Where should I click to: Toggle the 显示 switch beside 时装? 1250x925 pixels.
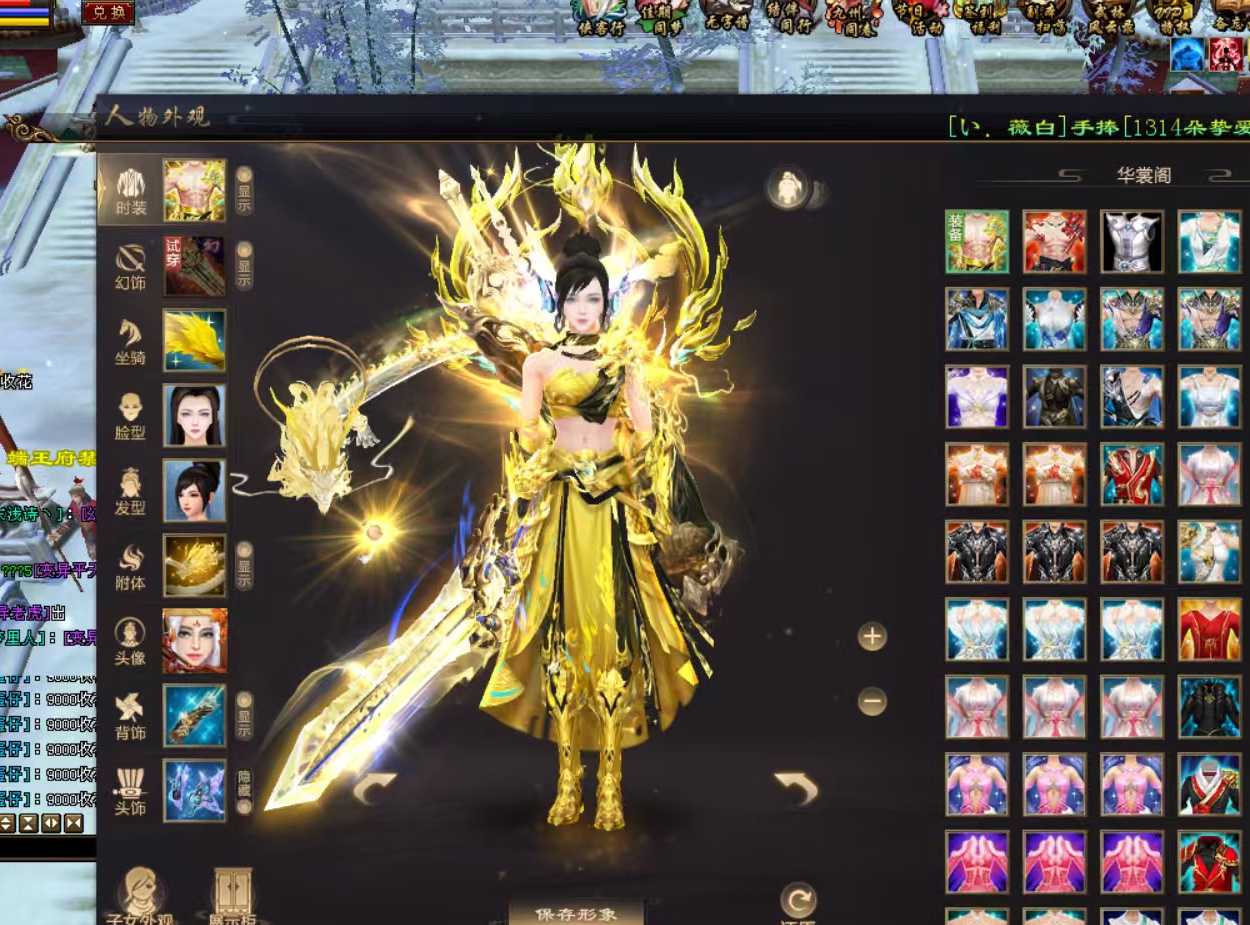point(244,190)
